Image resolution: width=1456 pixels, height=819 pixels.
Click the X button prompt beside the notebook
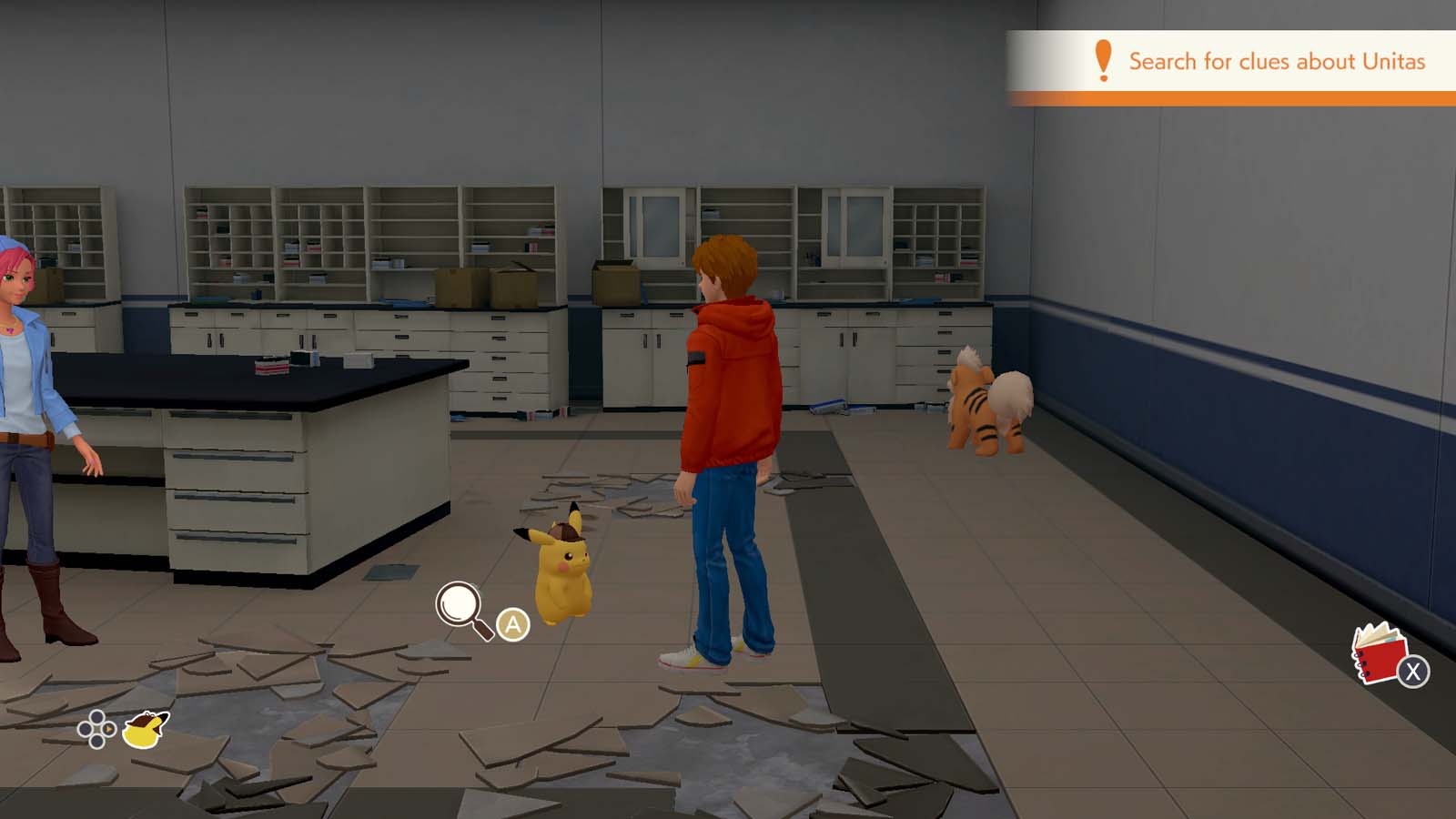point(1414,671)
